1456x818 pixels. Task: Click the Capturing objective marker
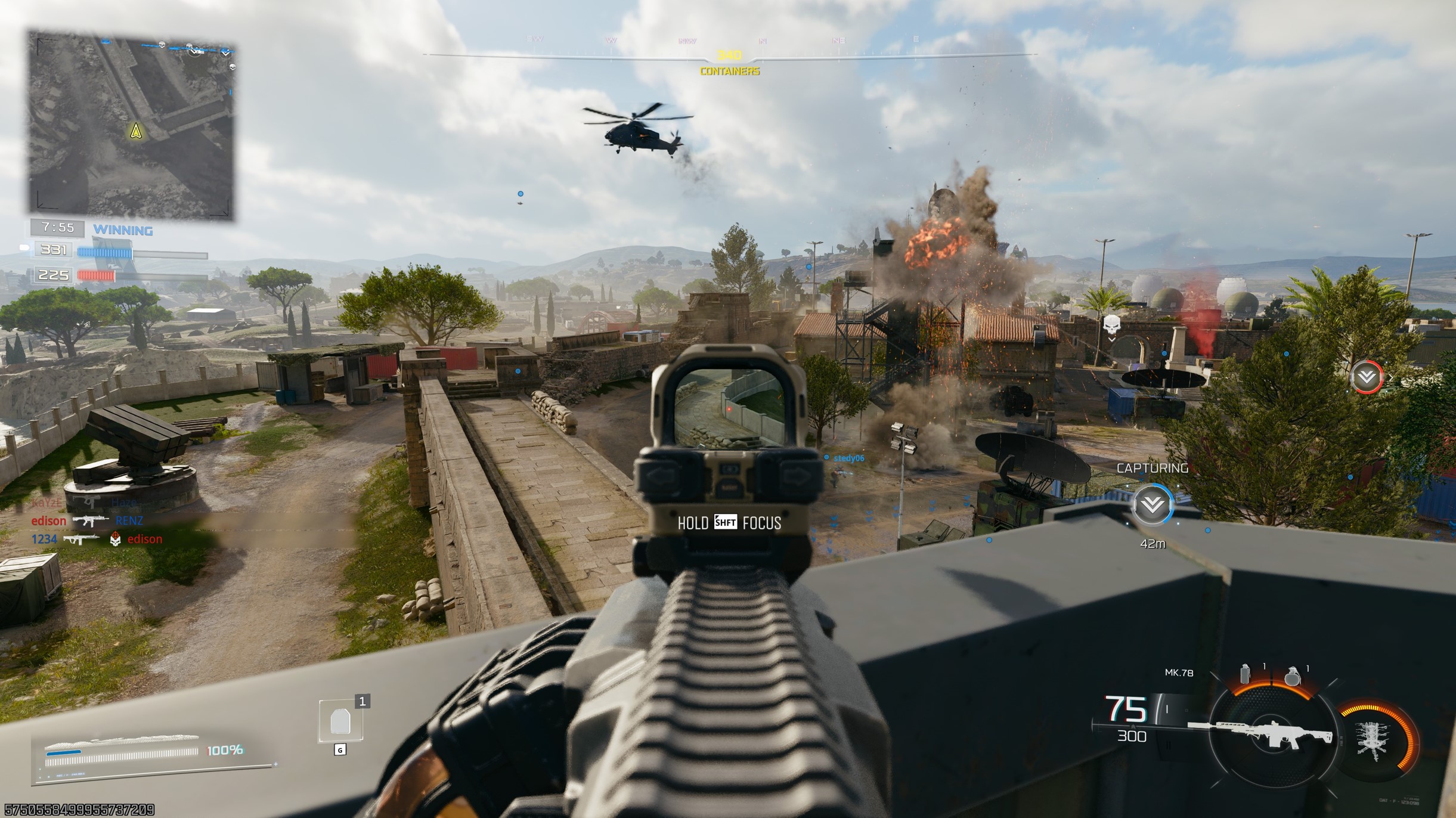(x=1152, y=505)
